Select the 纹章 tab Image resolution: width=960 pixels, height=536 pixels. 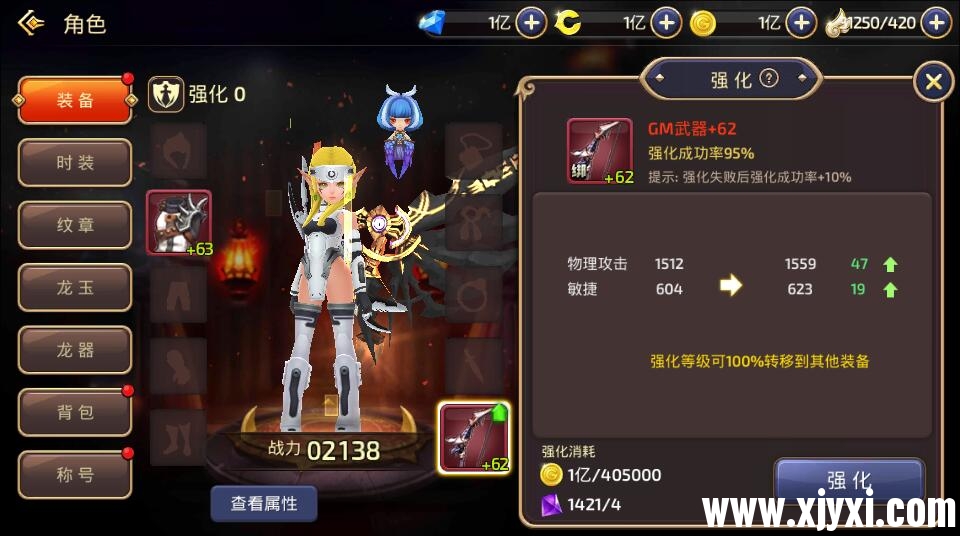tap(75, 225)
